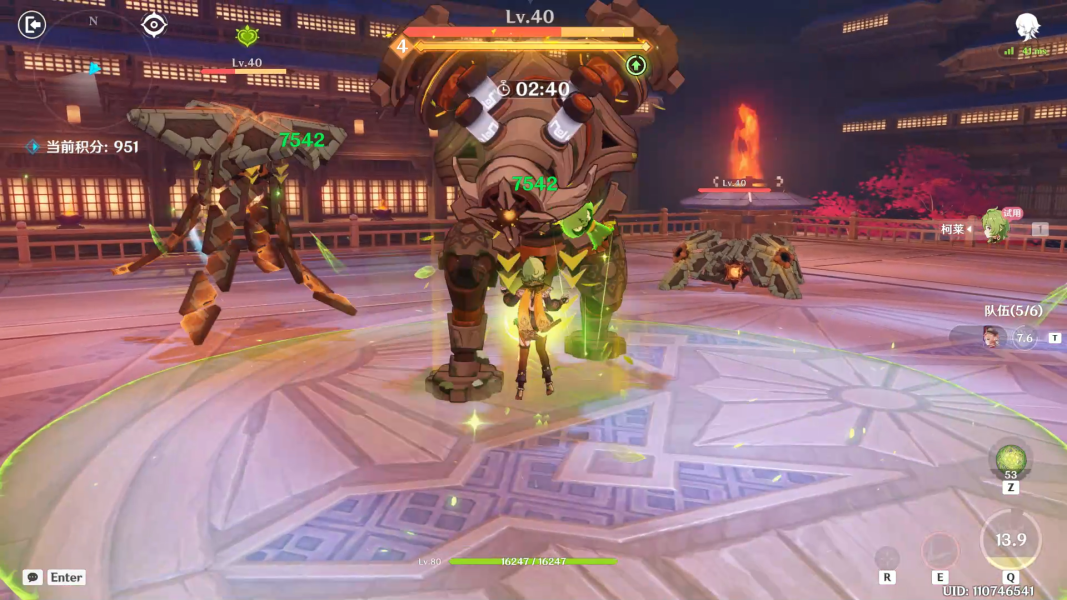Toggle the elemental sight eye icon

pos(153,24)
